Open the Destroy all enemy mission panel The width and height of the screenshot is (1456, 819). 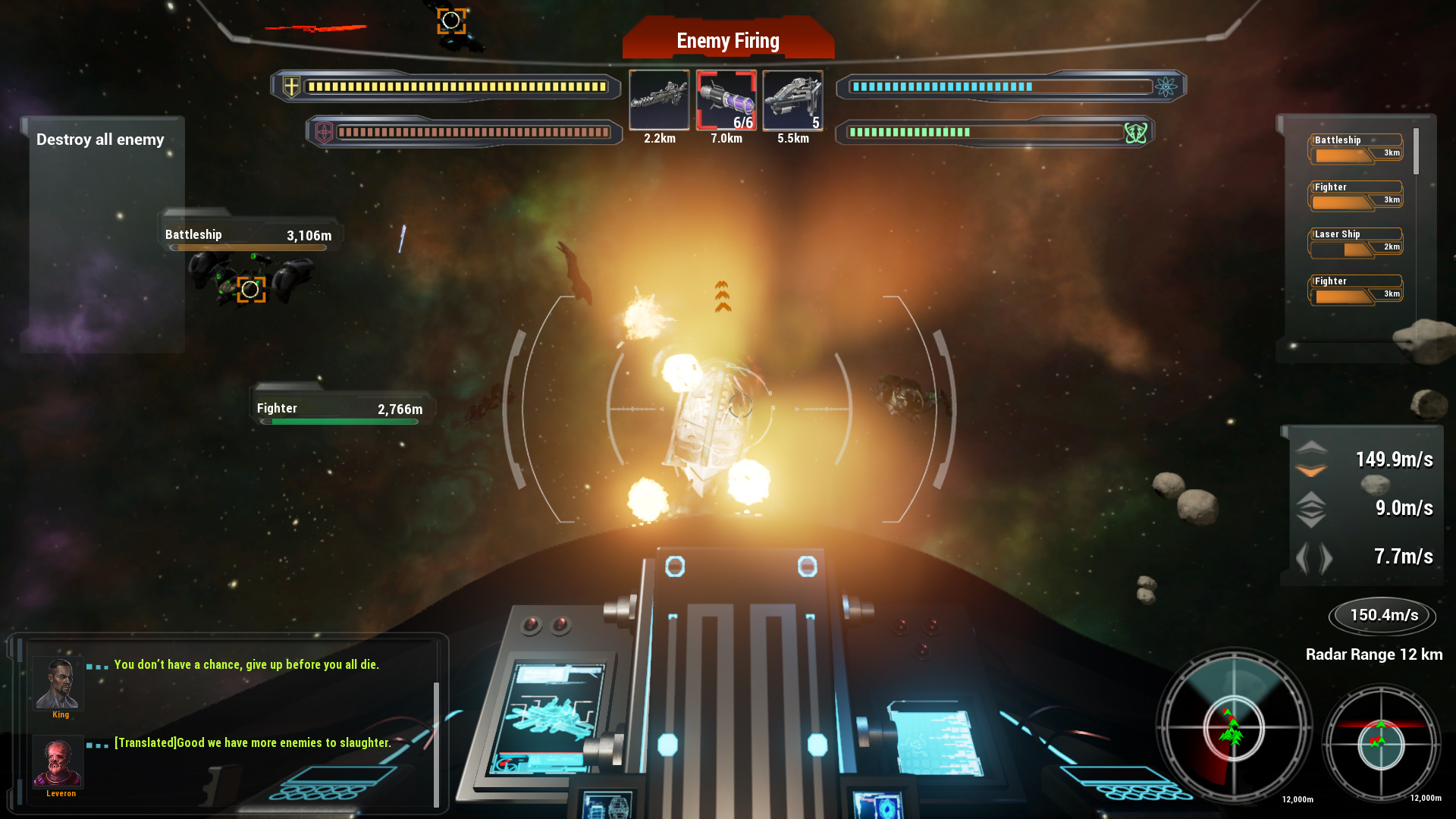point(100,140)
